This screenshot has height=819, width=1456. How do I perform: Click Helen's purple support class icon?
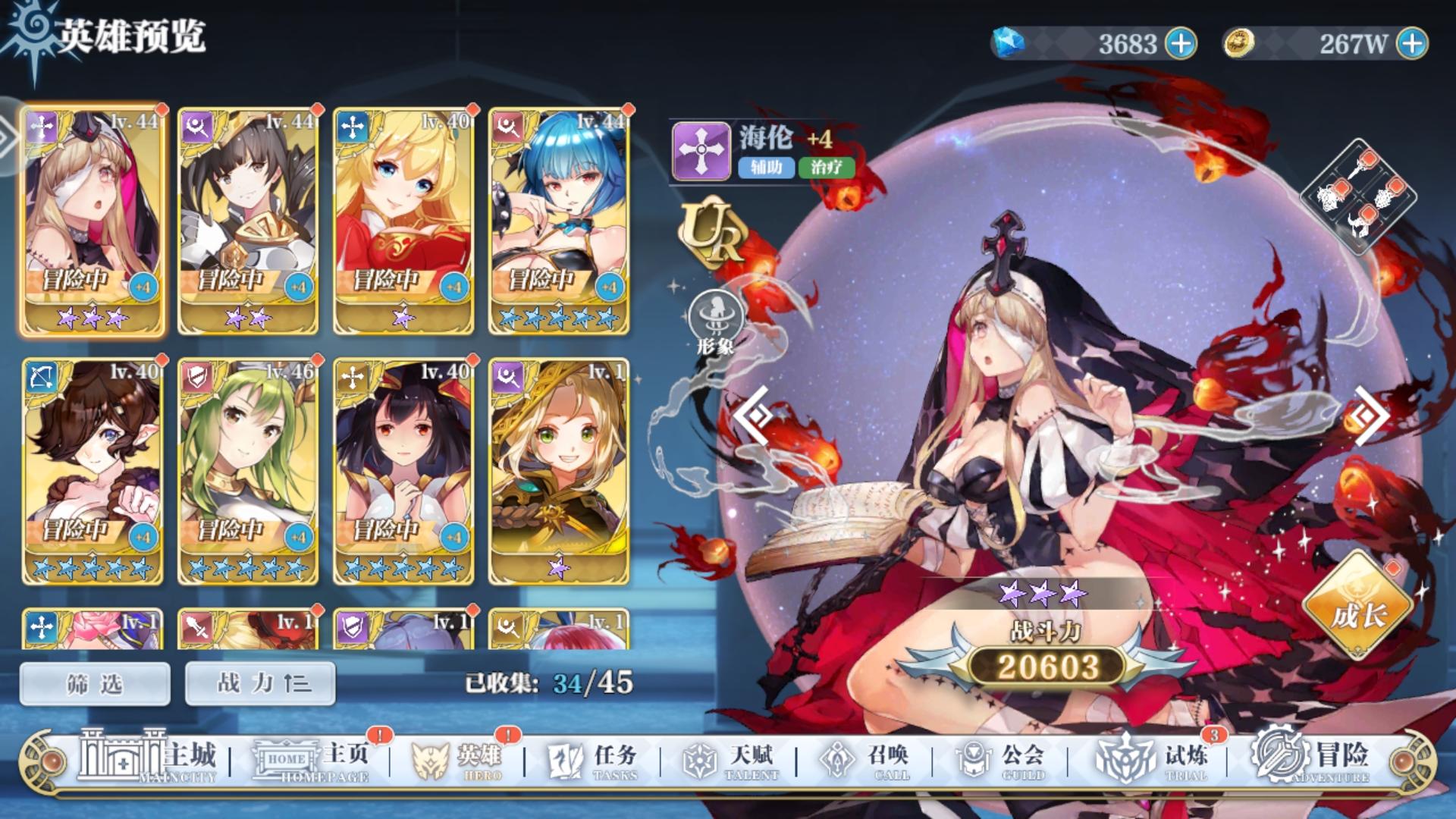coord(701,149)
